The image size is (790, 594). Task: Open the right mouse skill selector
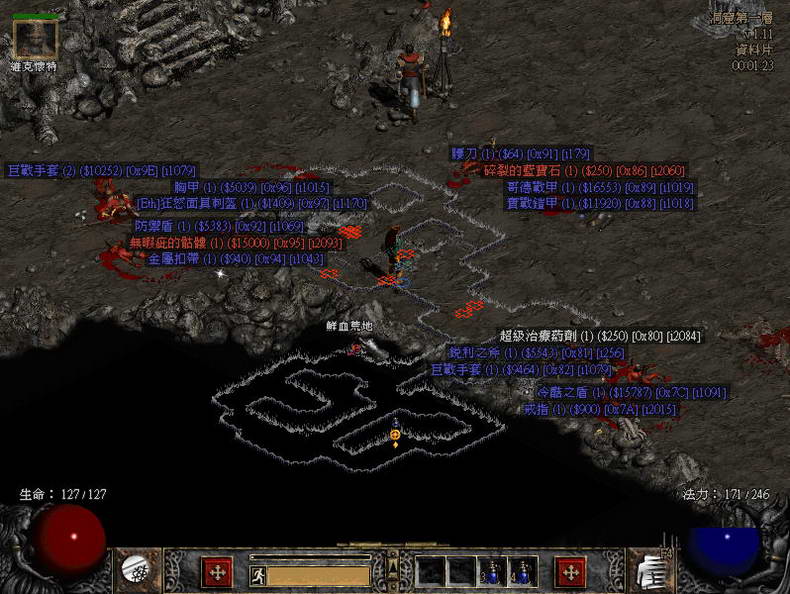coord(570,571)
